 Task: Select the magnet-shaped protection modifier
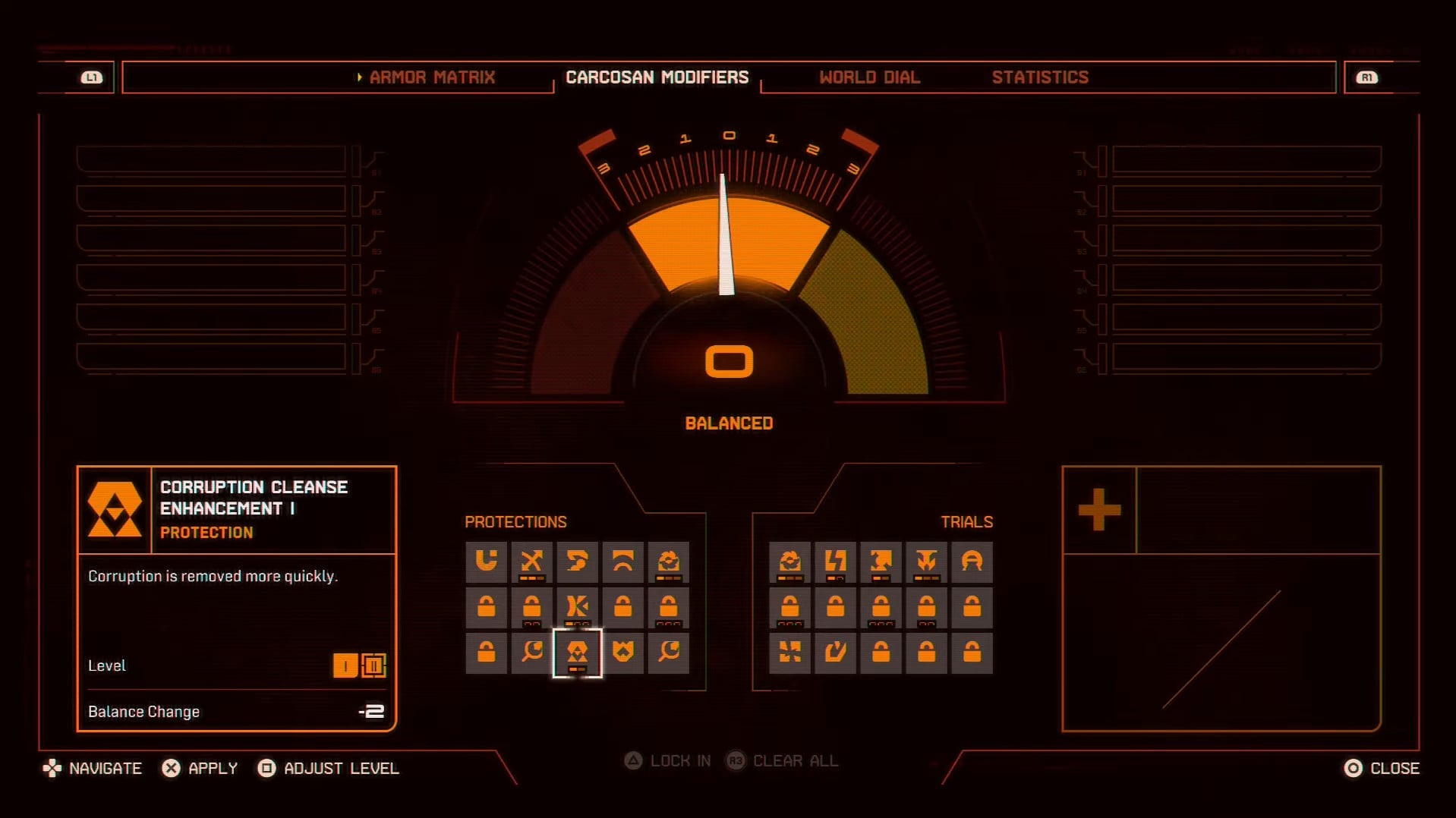coord(486,562)
